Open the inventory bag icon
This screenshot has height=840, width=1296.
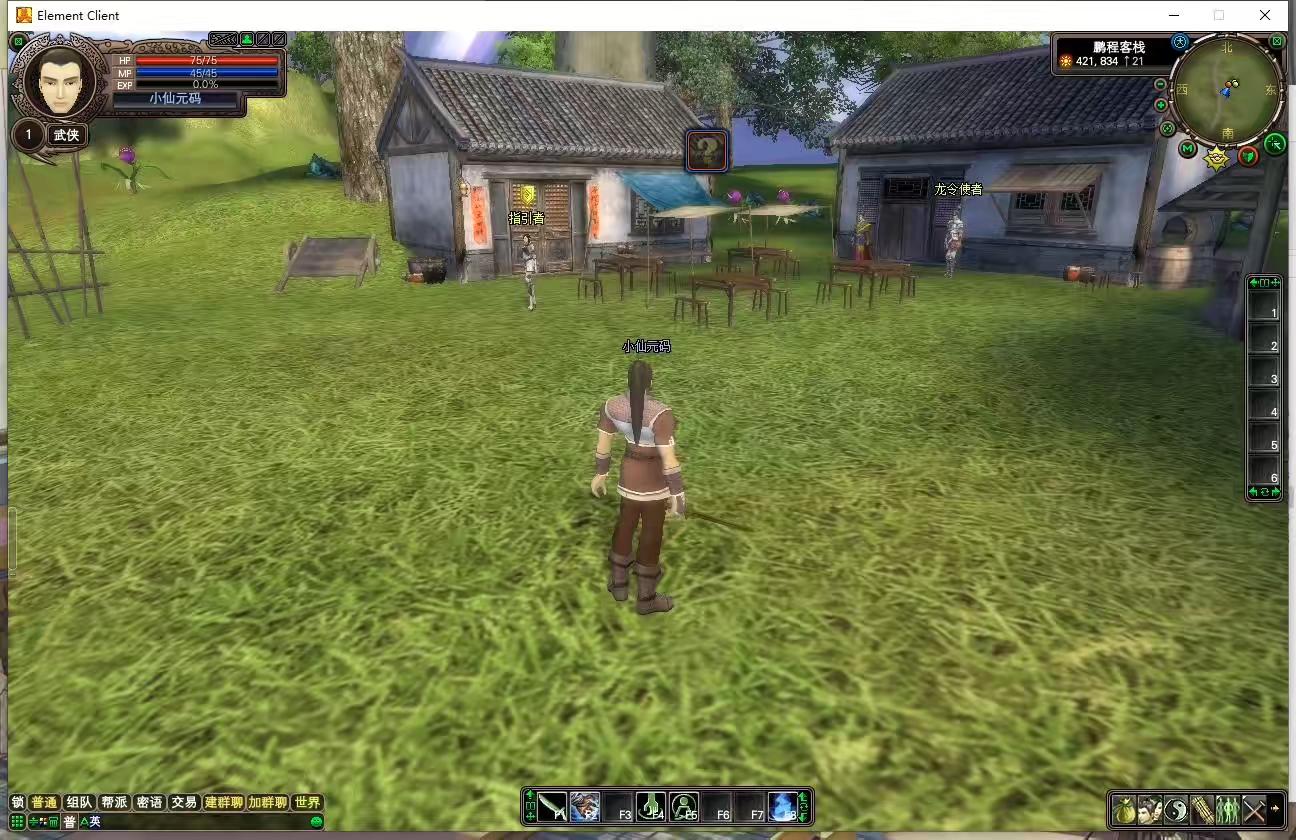(1124, 810)
